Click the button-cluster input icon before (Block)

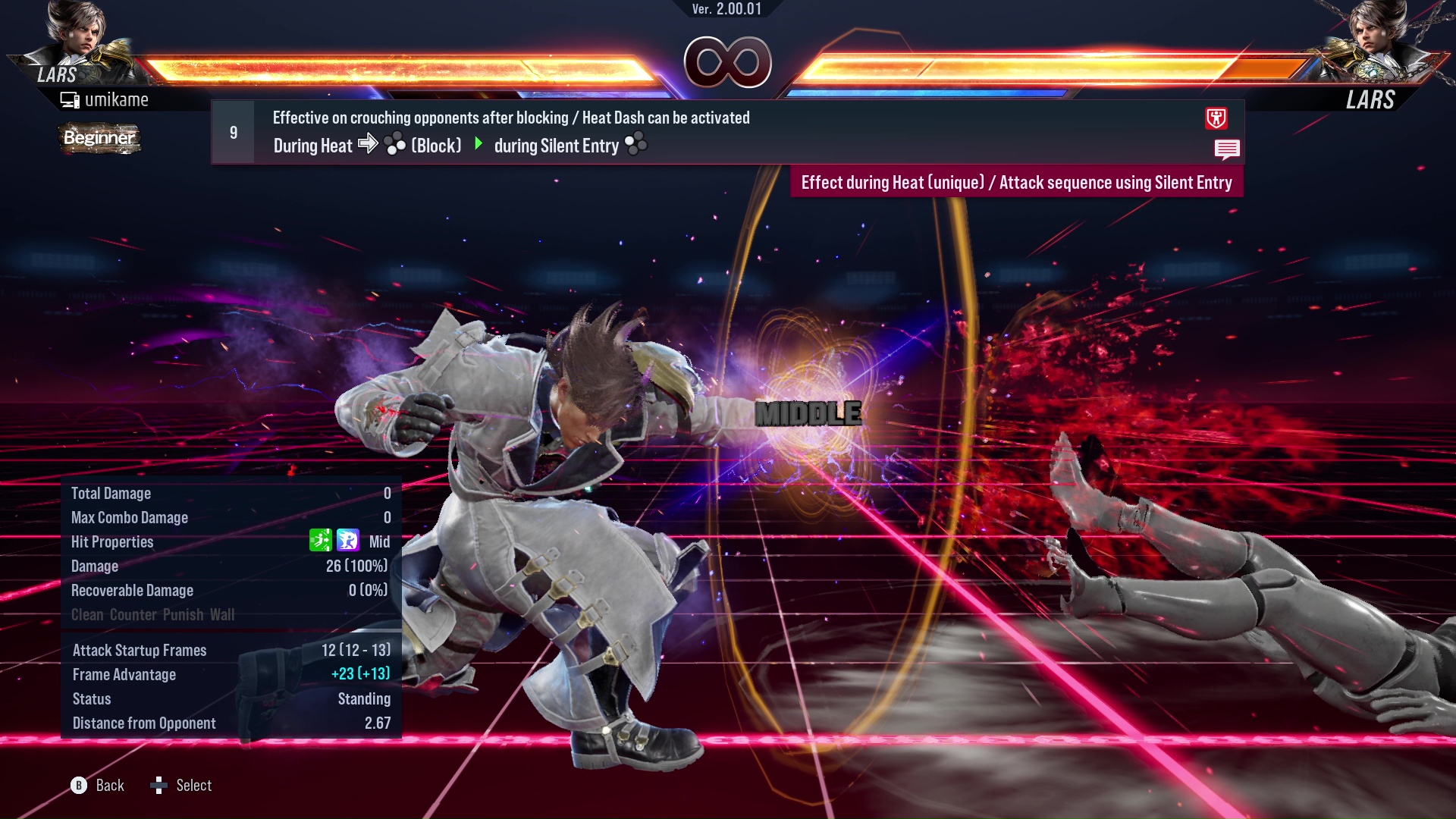click(x=396, y=144)
